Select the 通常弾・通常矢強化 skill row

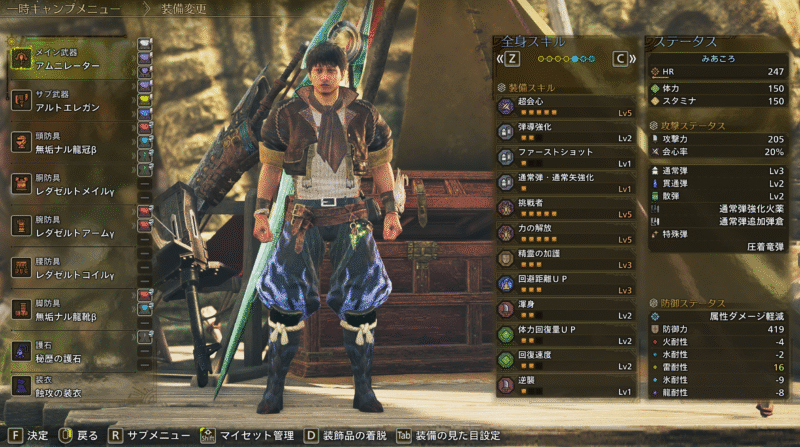click(565, 182)
